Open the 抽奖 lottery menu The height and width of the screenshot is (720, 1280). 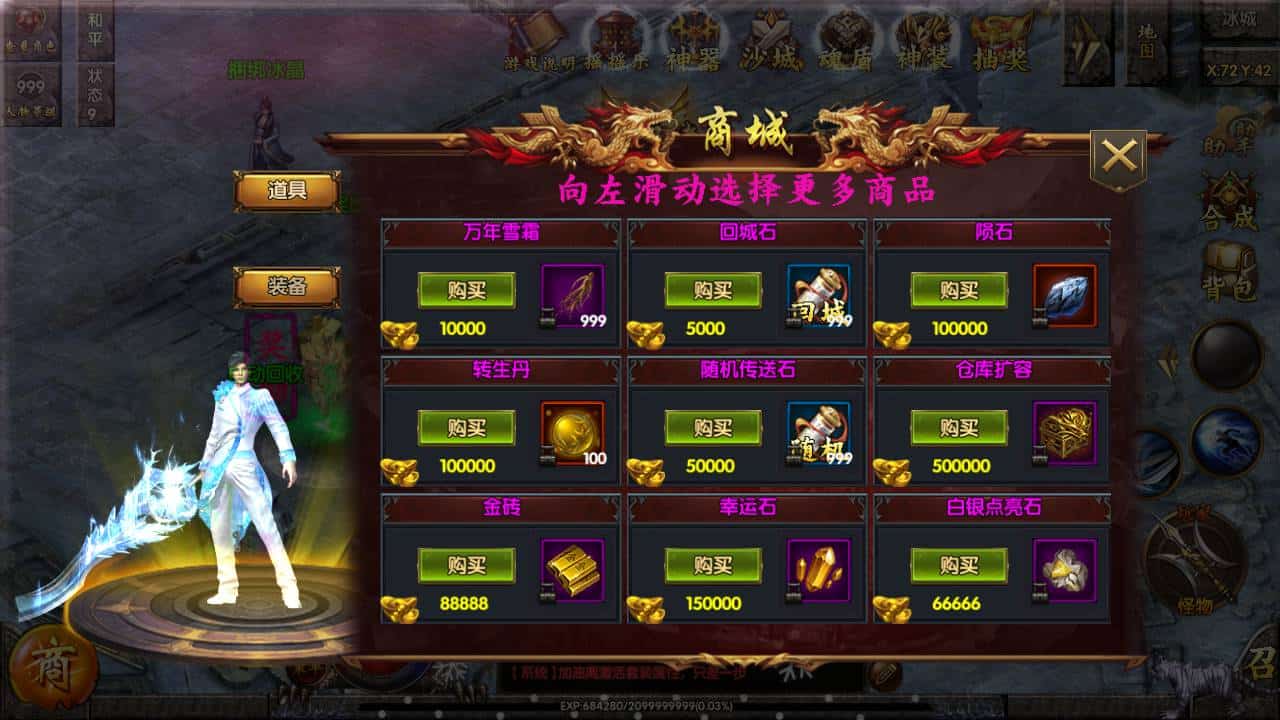coord(1002,42)
